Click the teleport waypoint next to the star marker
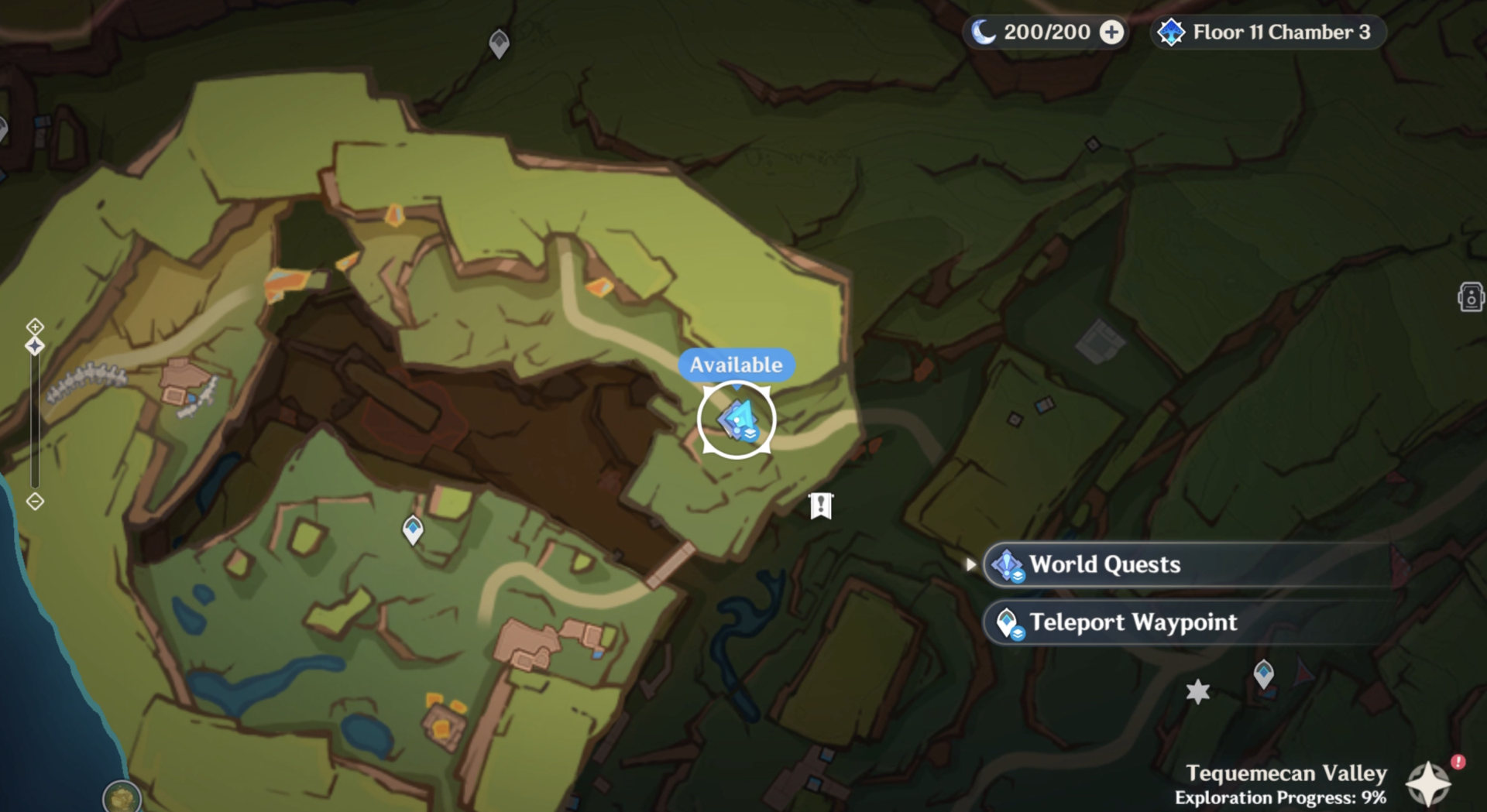This screenshot has height=812, width=1487. click(1263, 673)
